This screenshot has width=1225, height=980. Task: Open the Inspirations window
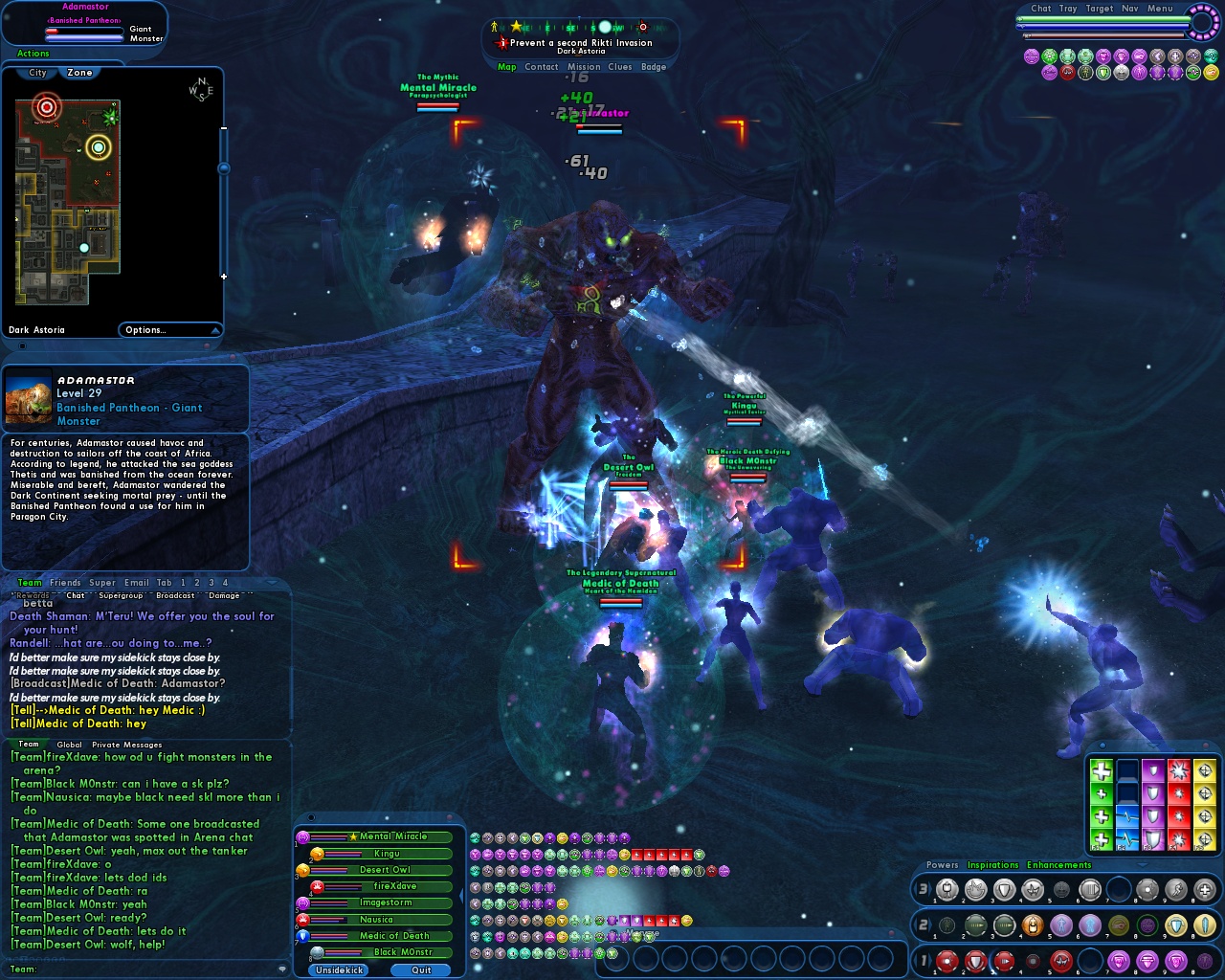click(992, 865)
